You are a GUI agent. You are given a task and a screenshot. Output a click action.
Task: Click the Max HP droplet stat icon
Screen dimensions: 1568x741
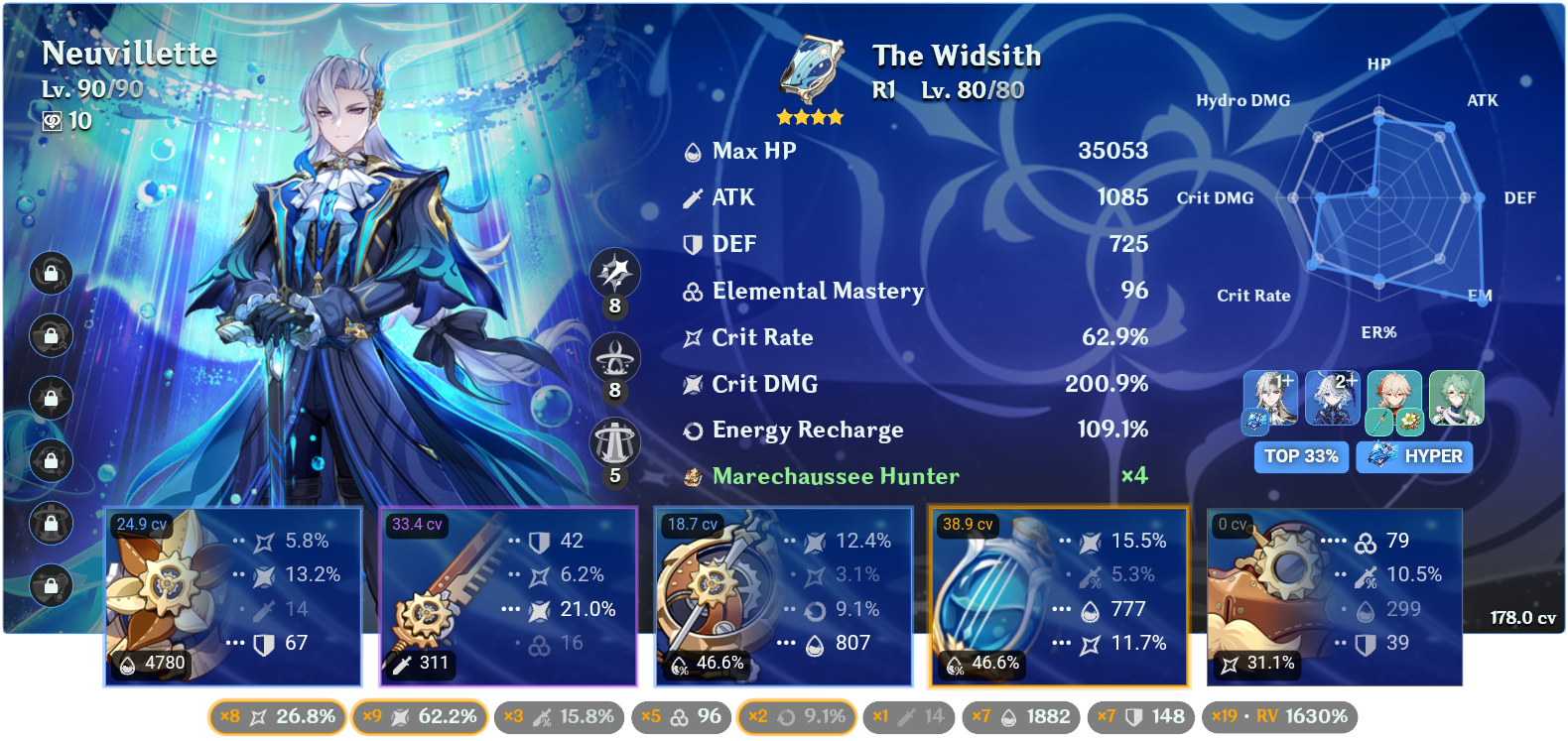pyautogui.click(x=692, y=151)
